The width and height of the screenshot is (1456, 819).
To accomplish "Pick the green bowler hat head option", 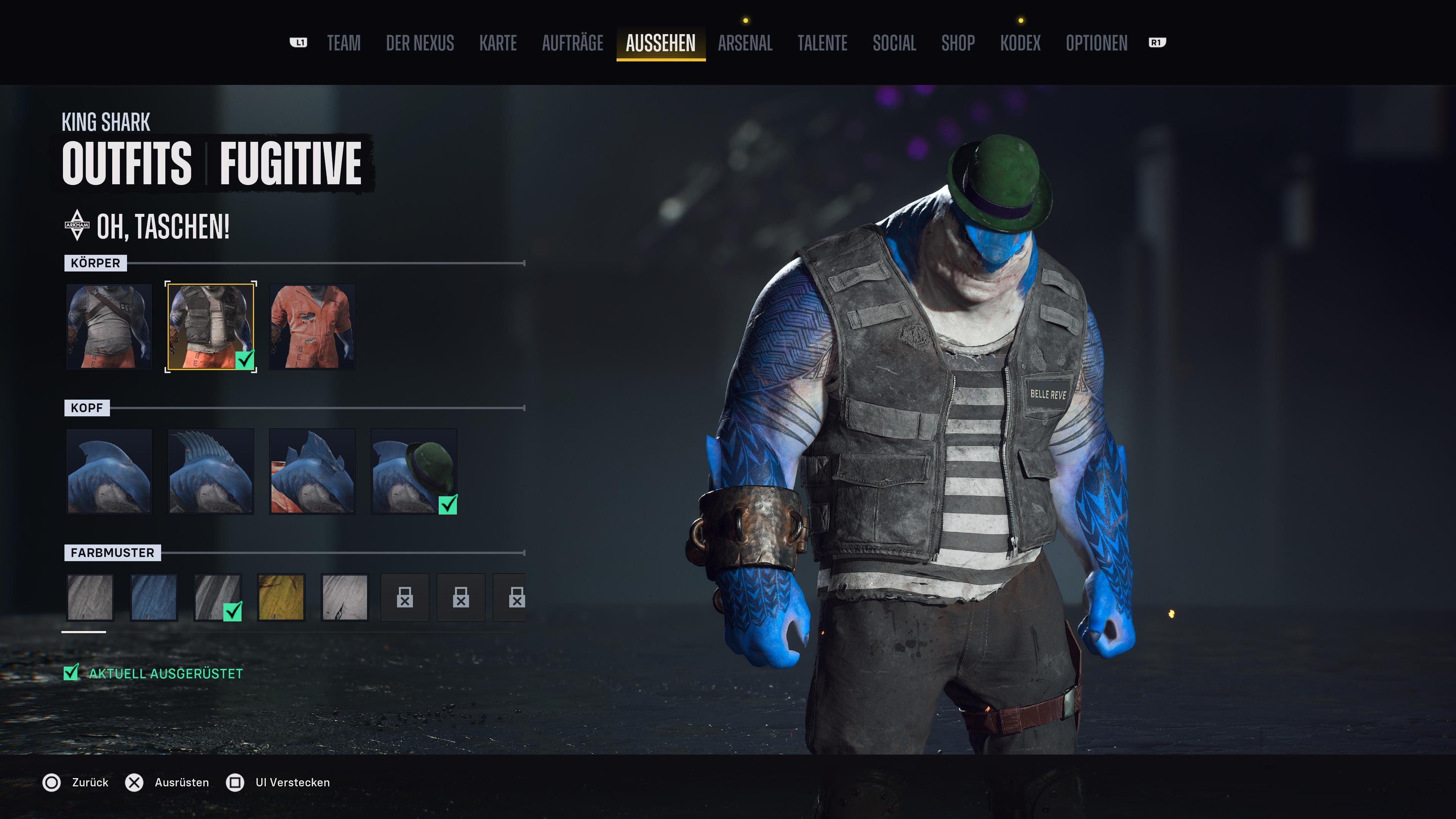I will tap(414, 471).
